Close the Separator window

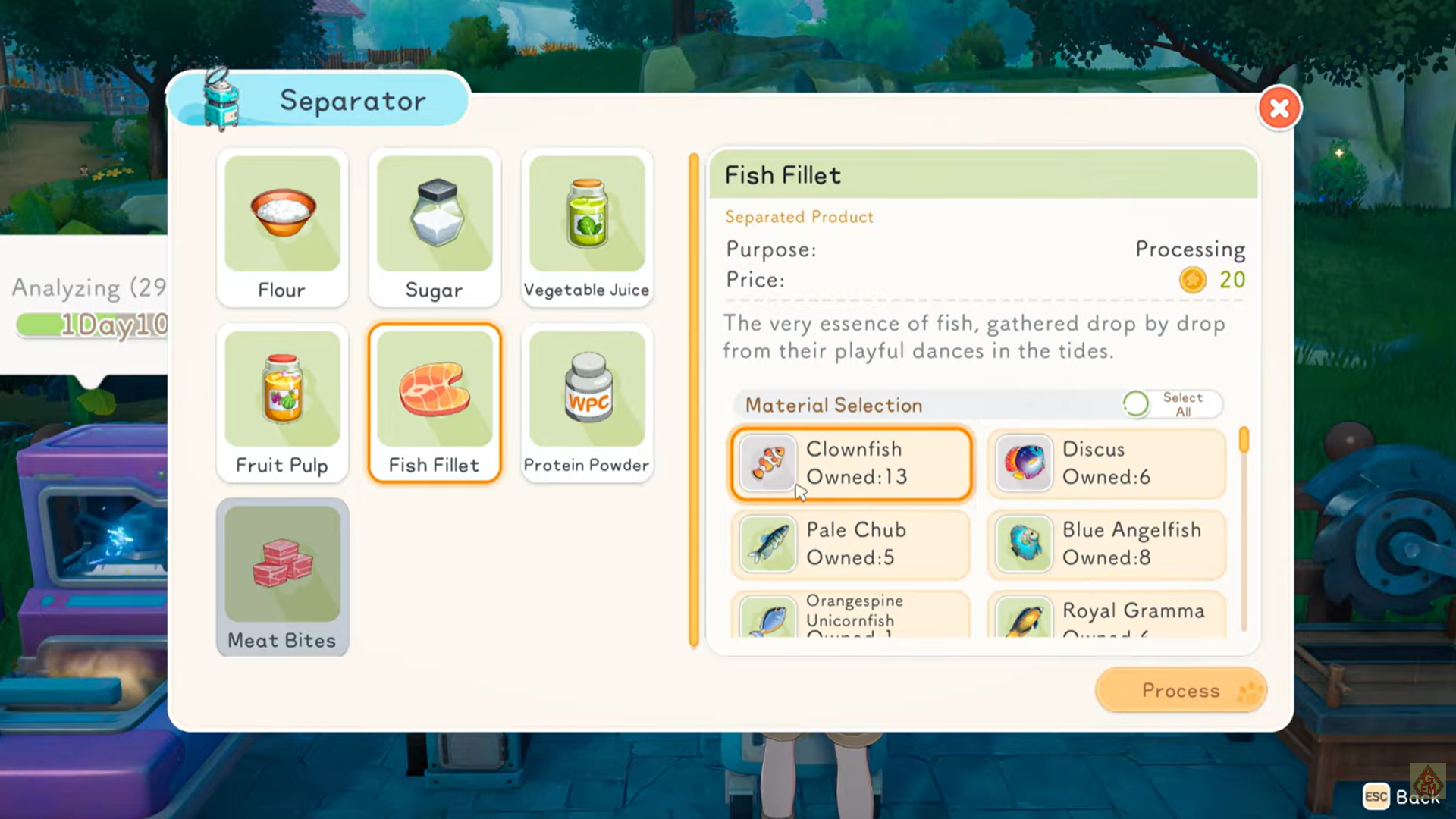(1279, 108)
